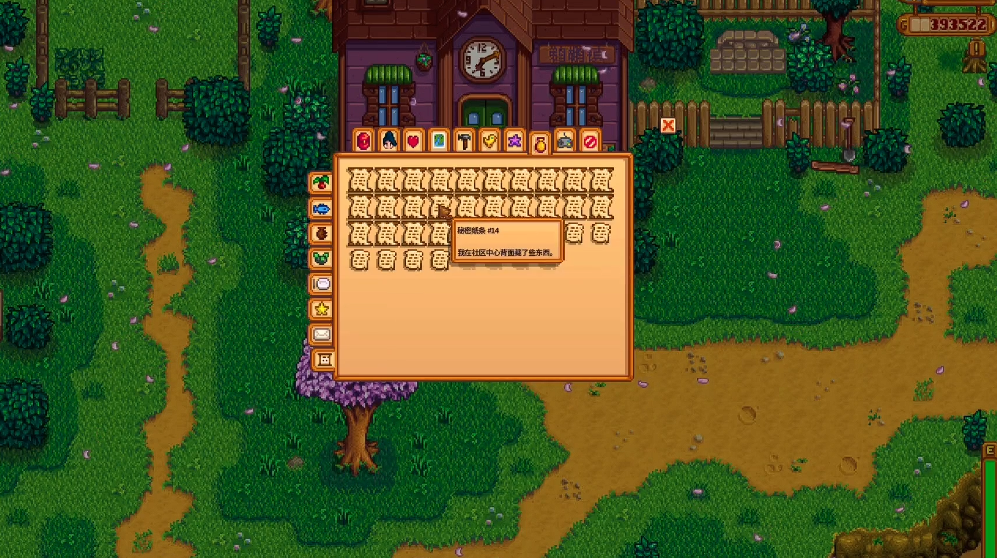The width and height of the screenshot is (997, 558).
Task: View the letters envelope tab
Action: (x=321, y=334)
